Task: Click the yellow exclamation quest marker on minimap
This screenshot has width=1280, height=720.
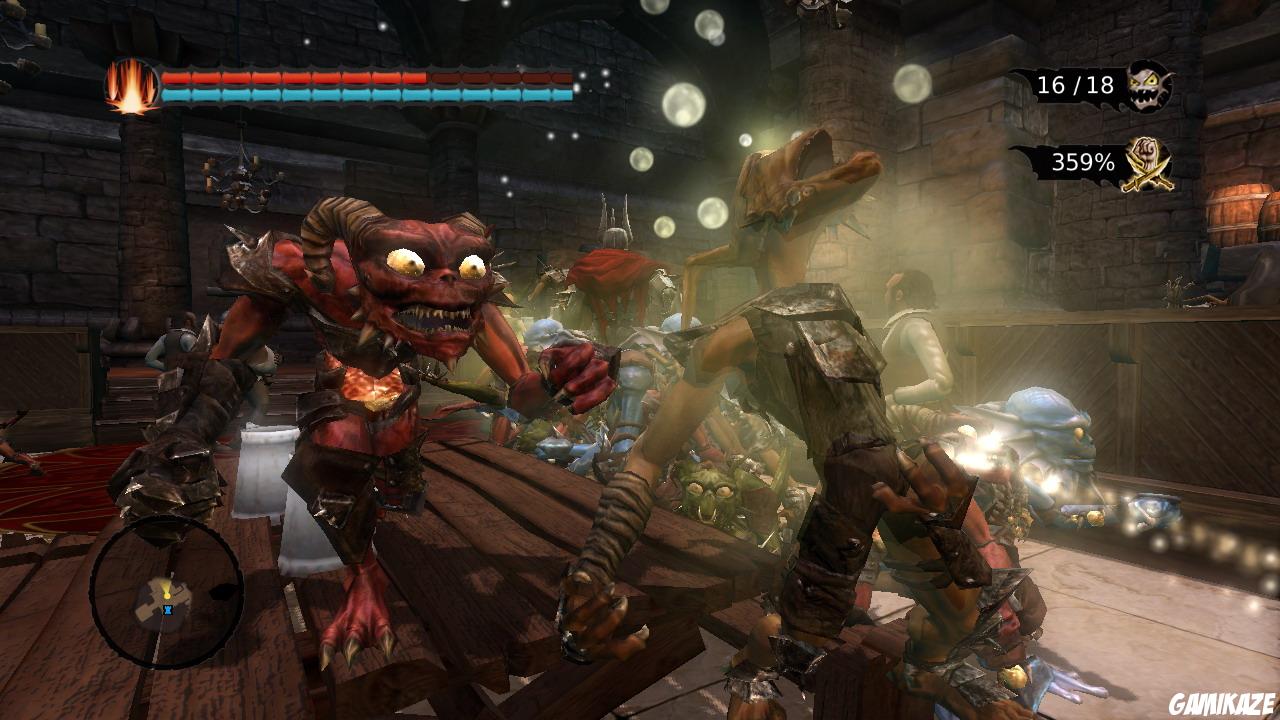Action: click(x=167, y=596)
